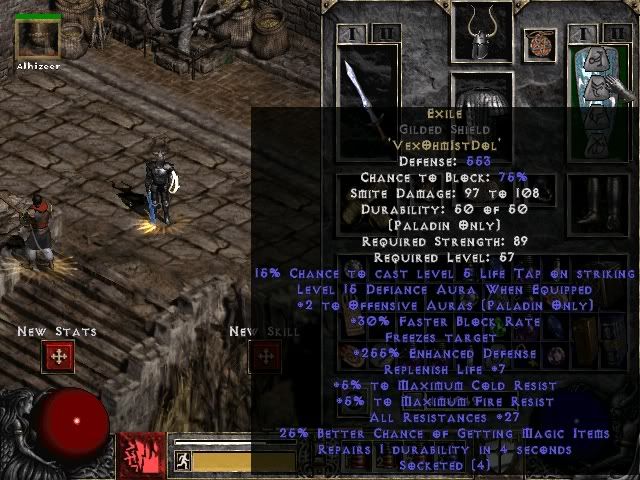Pick up the horned helm slot
Image resolution: width=640 pixels, height=480 pixels.
[482, 37]
